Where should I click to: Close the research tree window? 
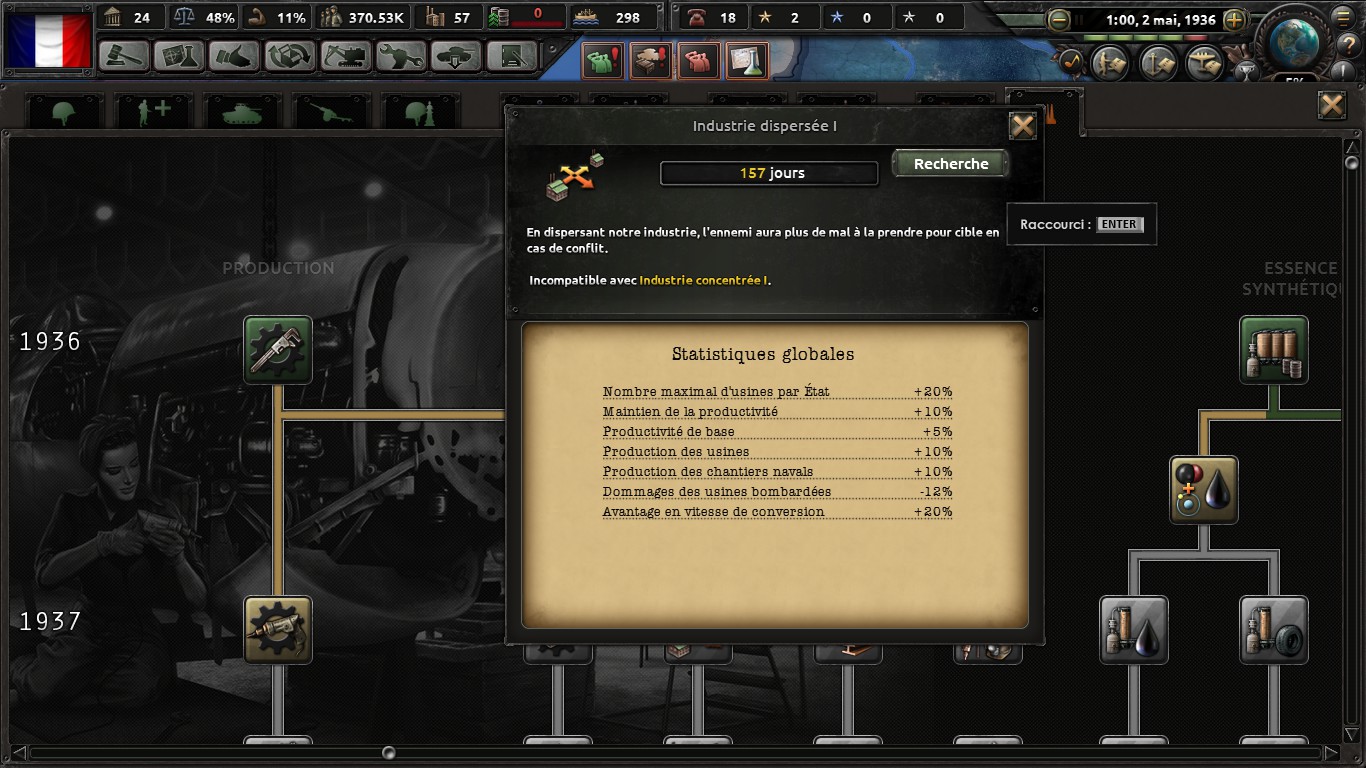(1331, 106)
